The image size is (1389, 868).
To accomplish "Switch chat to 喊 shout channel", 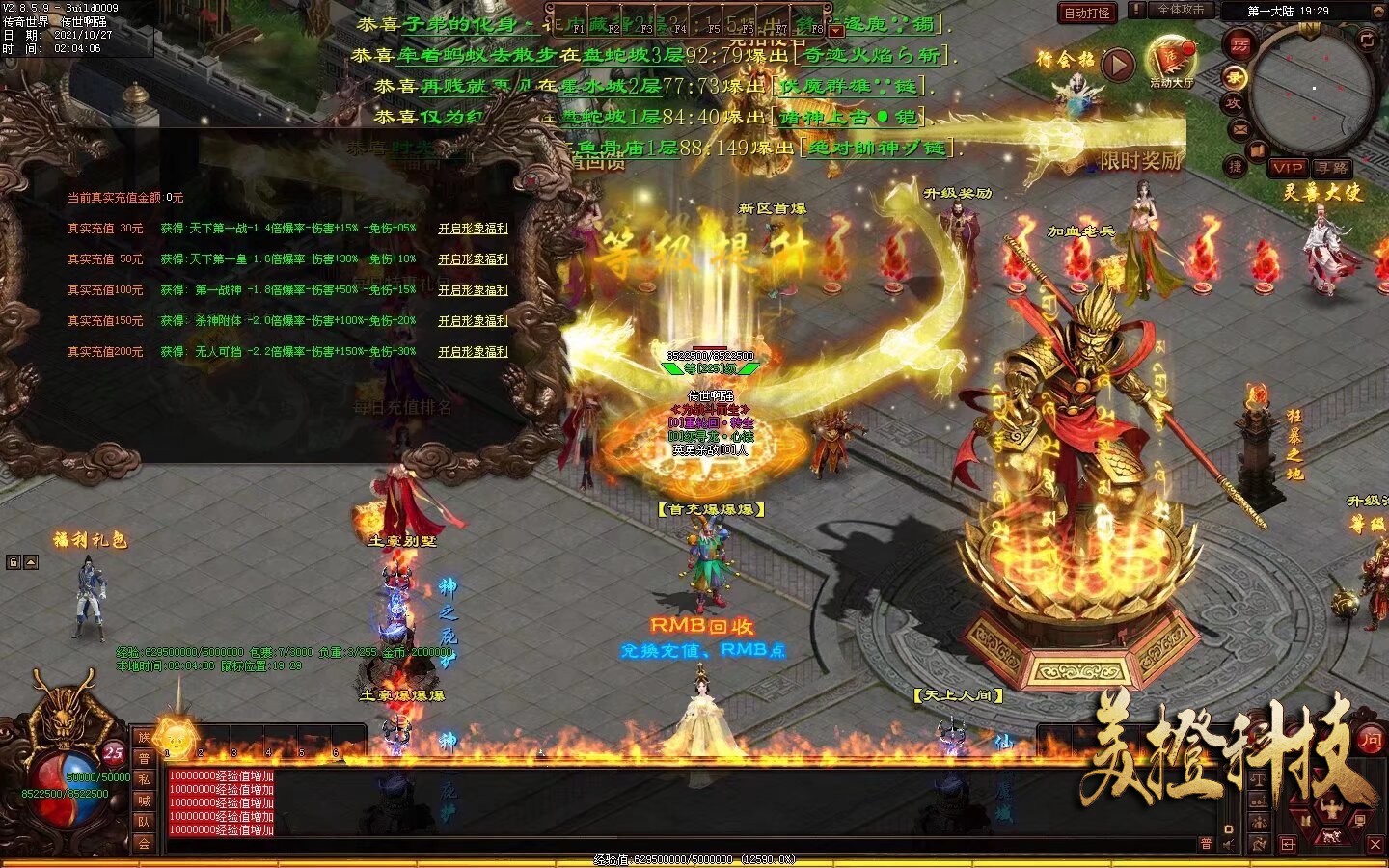I will tap(144, 800).
